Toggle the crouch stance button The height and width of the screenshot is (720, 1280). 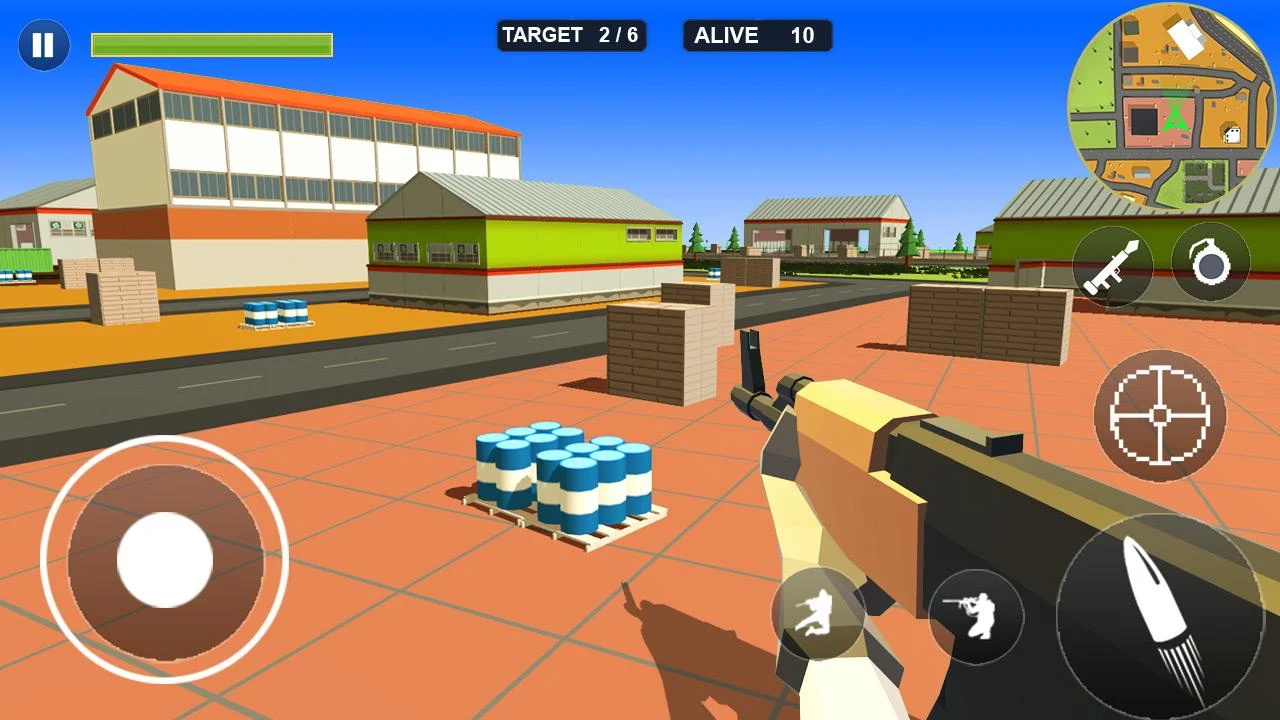(976, 617)
